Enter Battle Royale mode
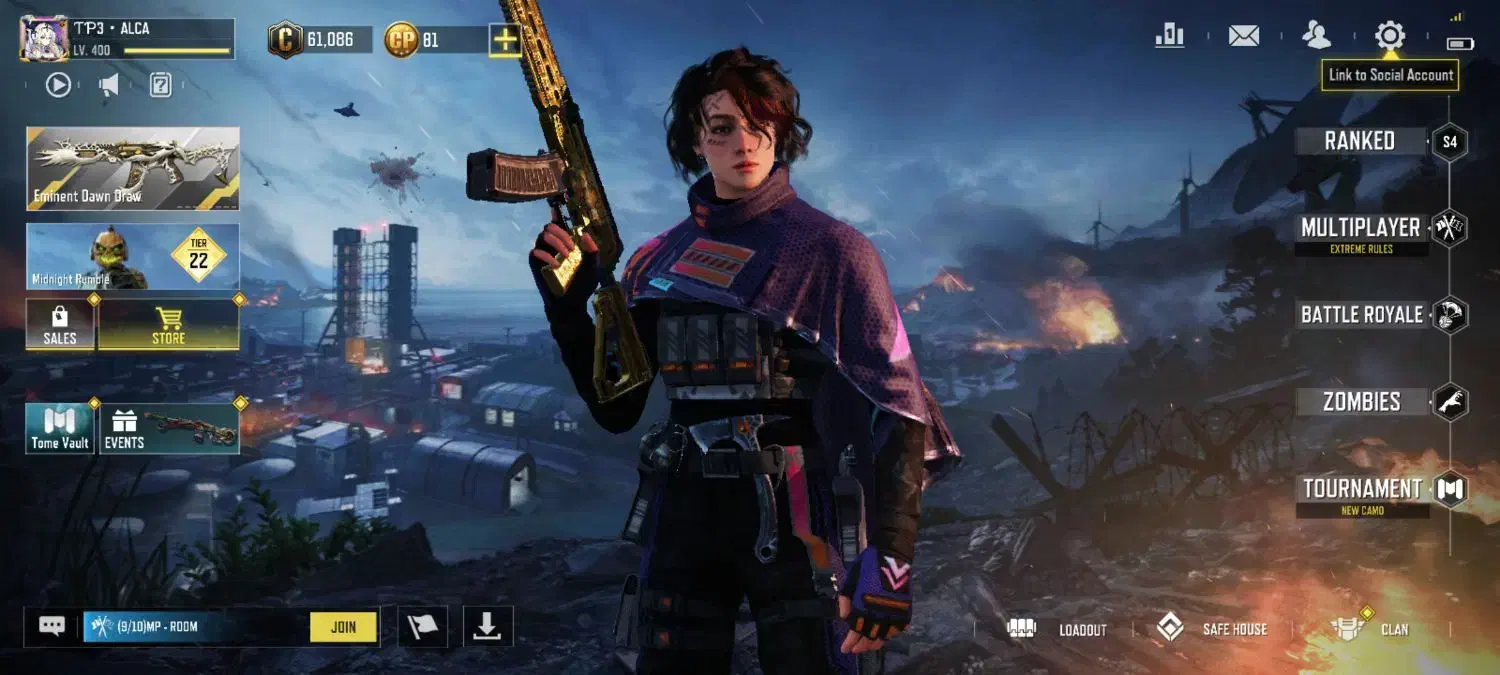1500x675 pixels. [x=1362, y=315]
